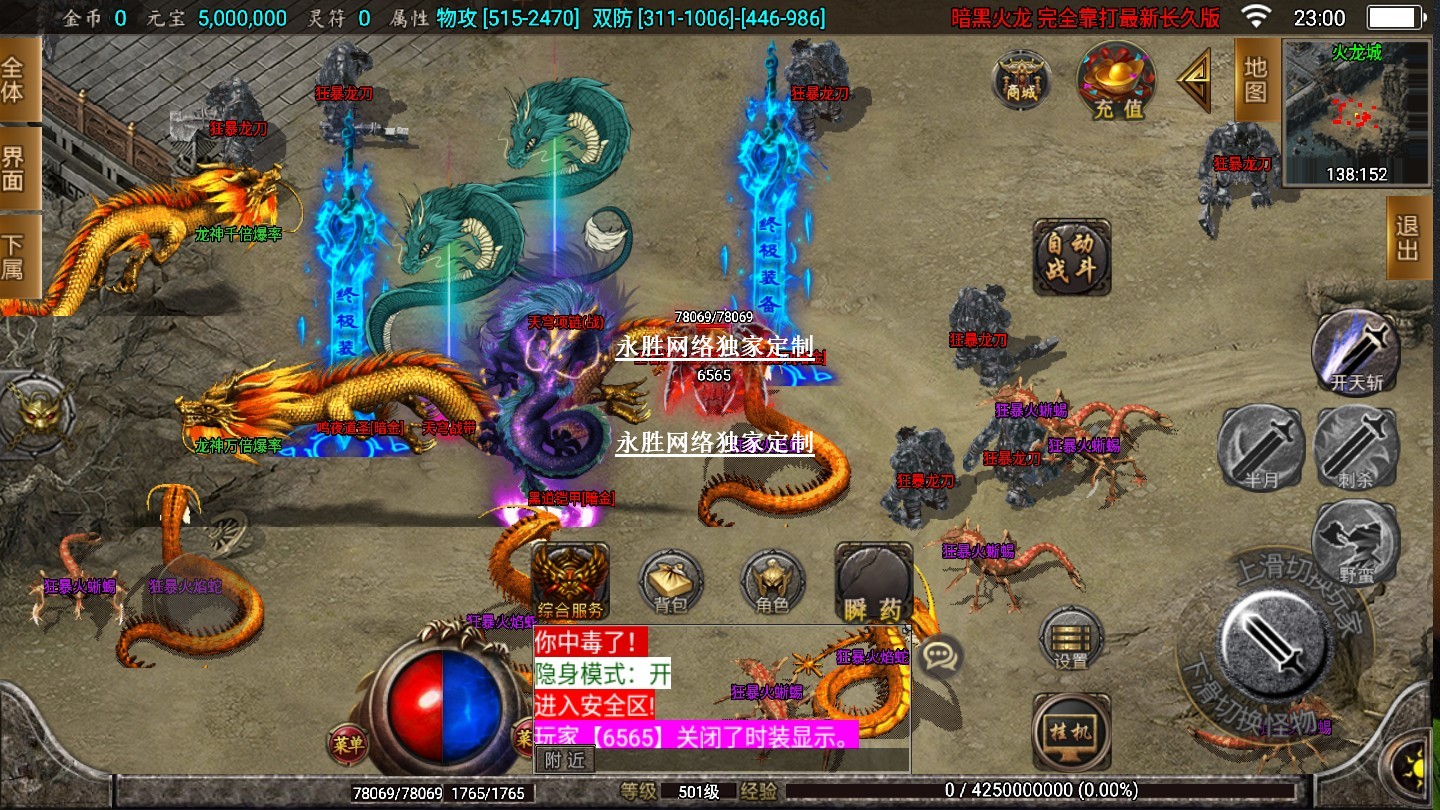Open the 商城 shop icon
The width and height of the screenshot is (1440, 810).
(x=1021, y=79)
